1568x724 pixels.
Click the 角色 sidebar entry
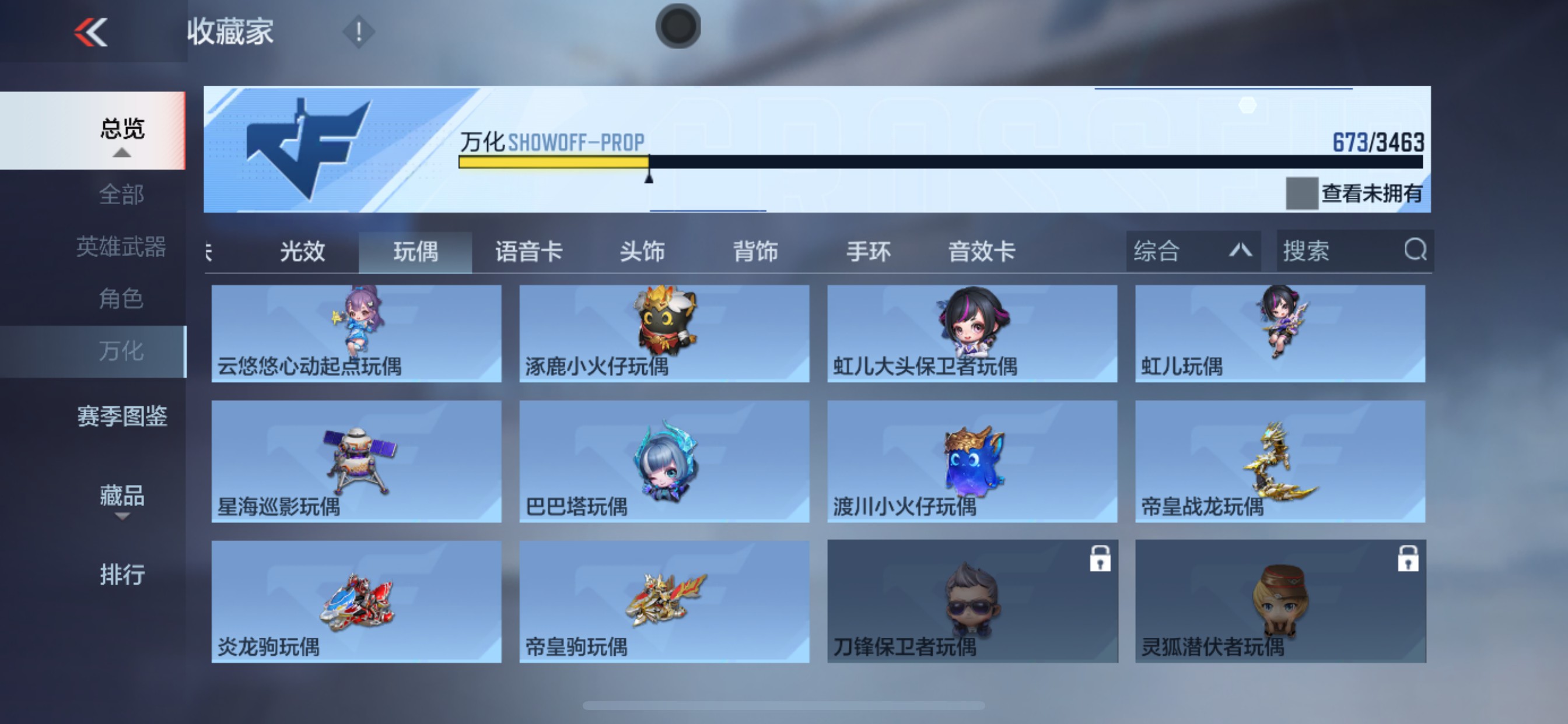coord(121,298)
